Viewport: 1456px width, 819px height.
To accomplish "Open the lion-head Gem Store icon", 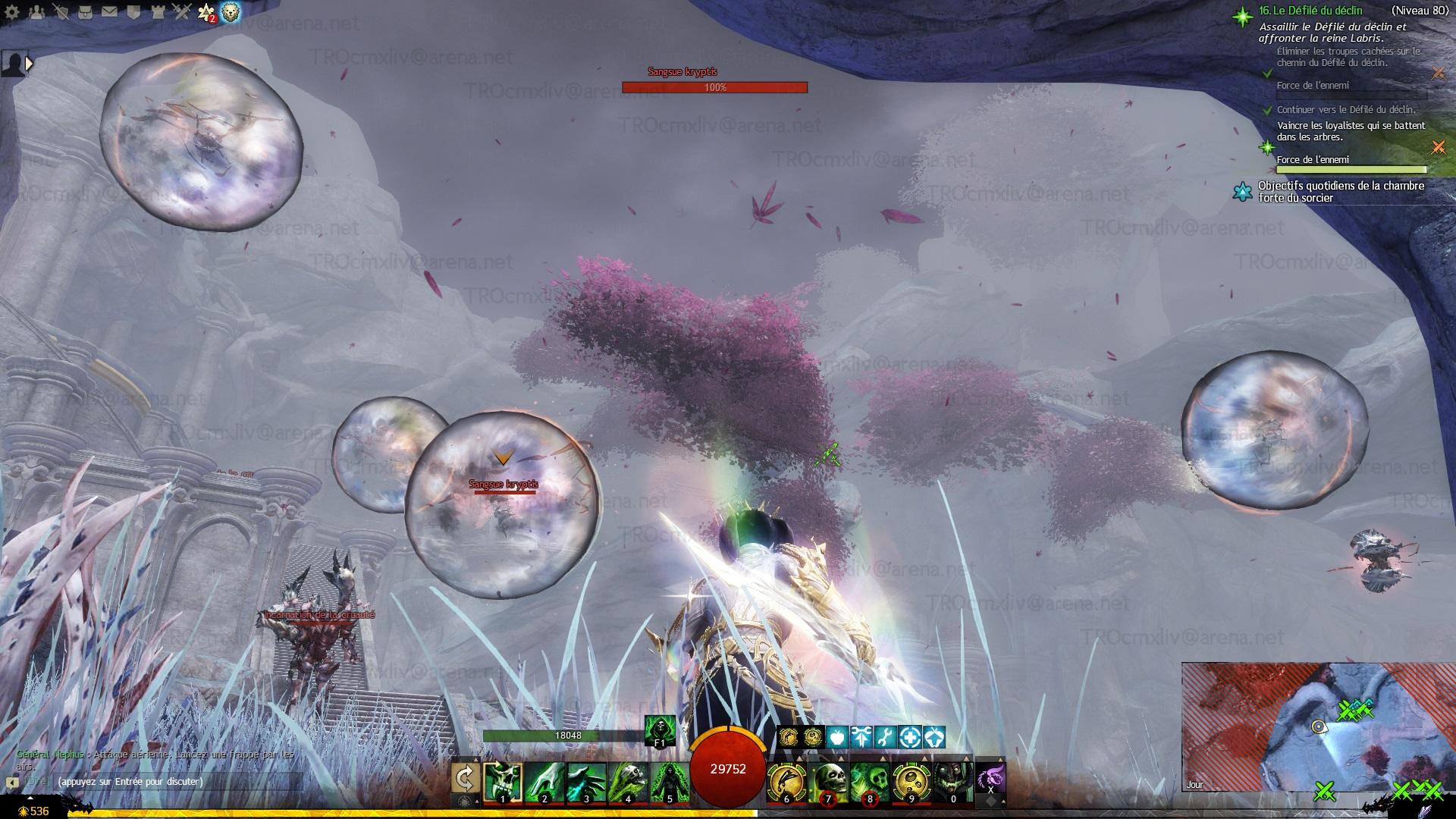I will click(x=231, y=12).
